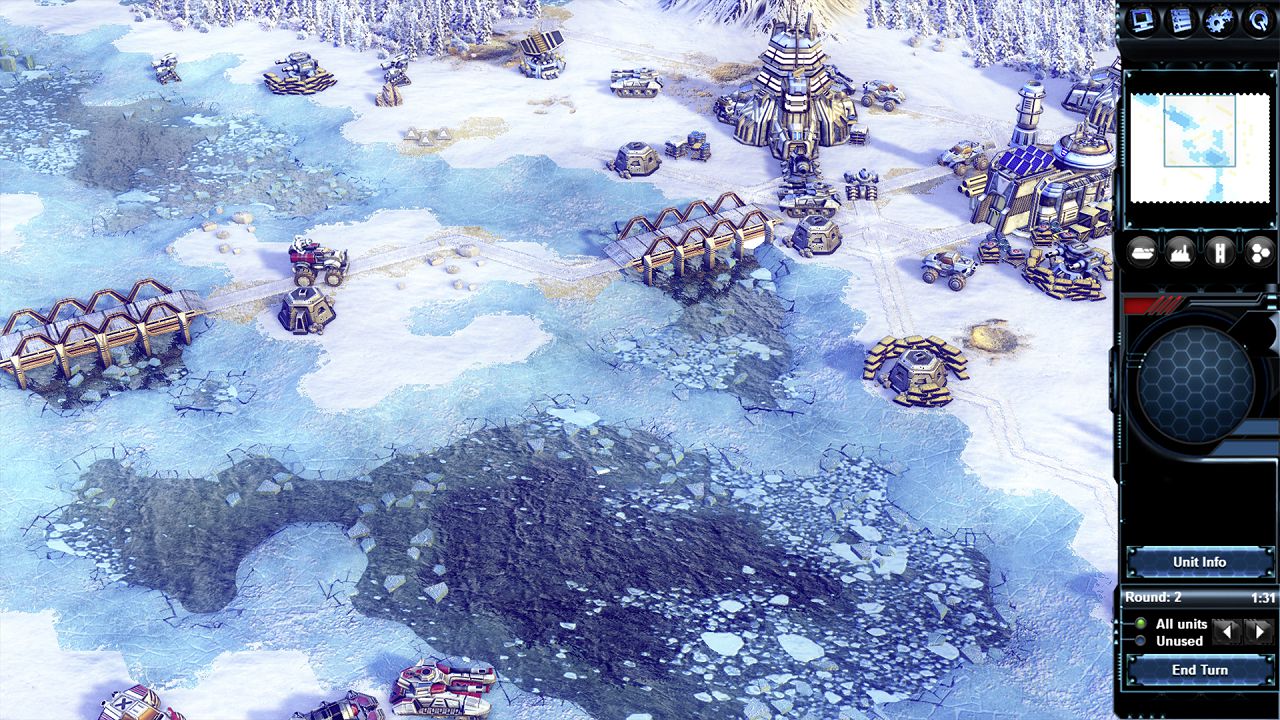Open the Unit Info panel
Viewport: 1280px width, 720px height.
pyautogui.click(x=1198, y=562)
